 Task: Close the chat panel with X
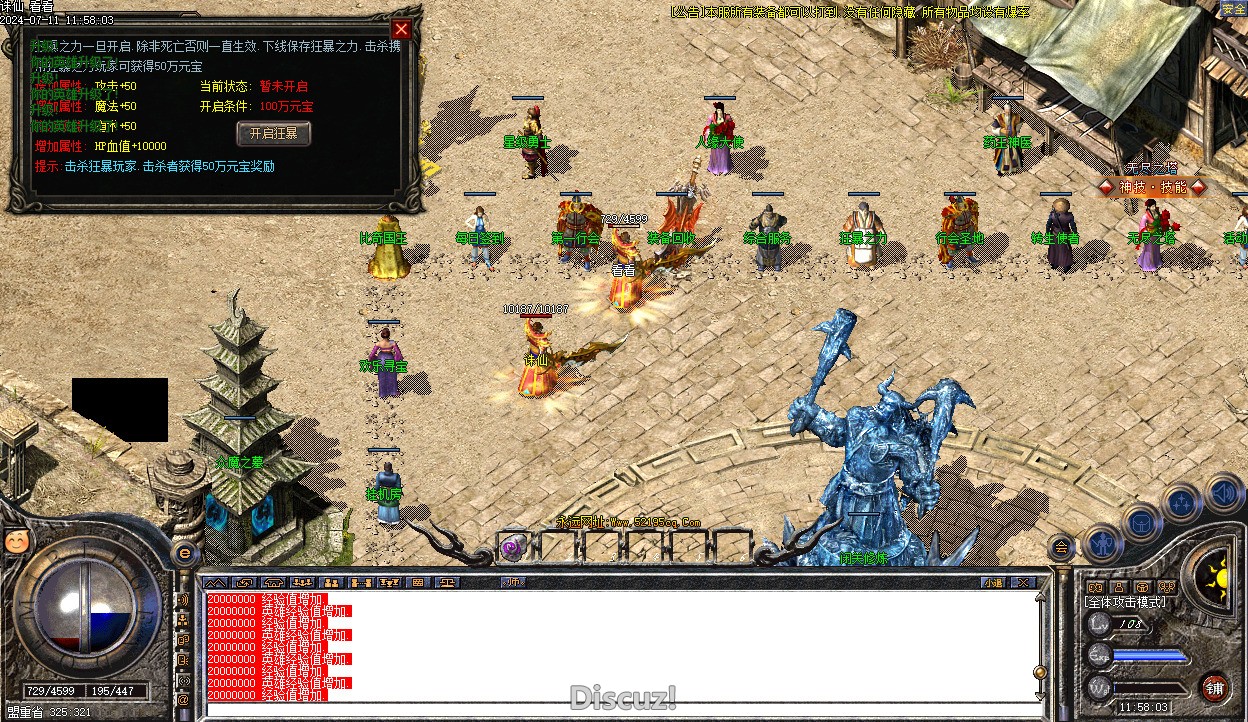[1023, 582]
